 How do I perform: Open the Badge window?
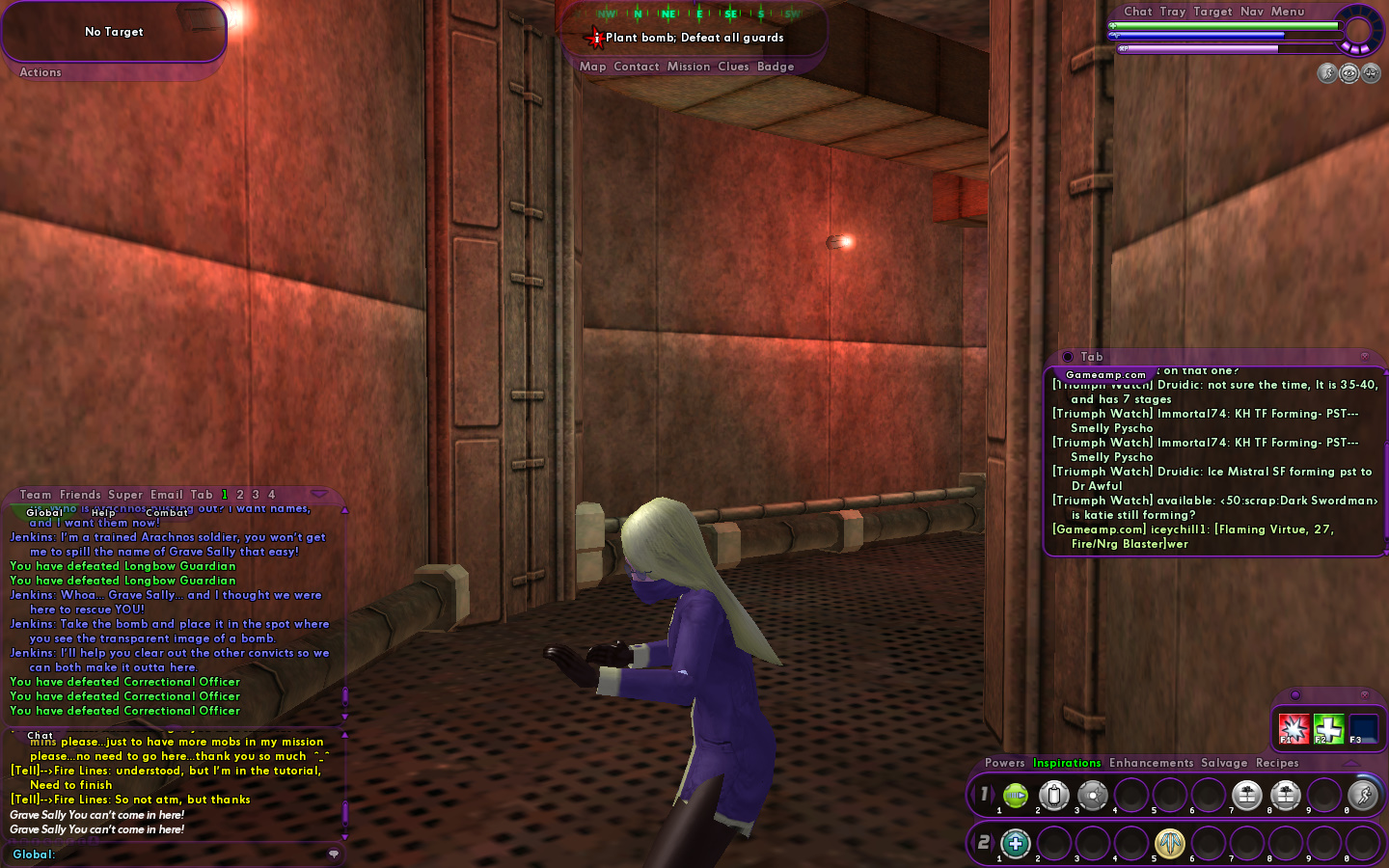[x=776, y=67]
